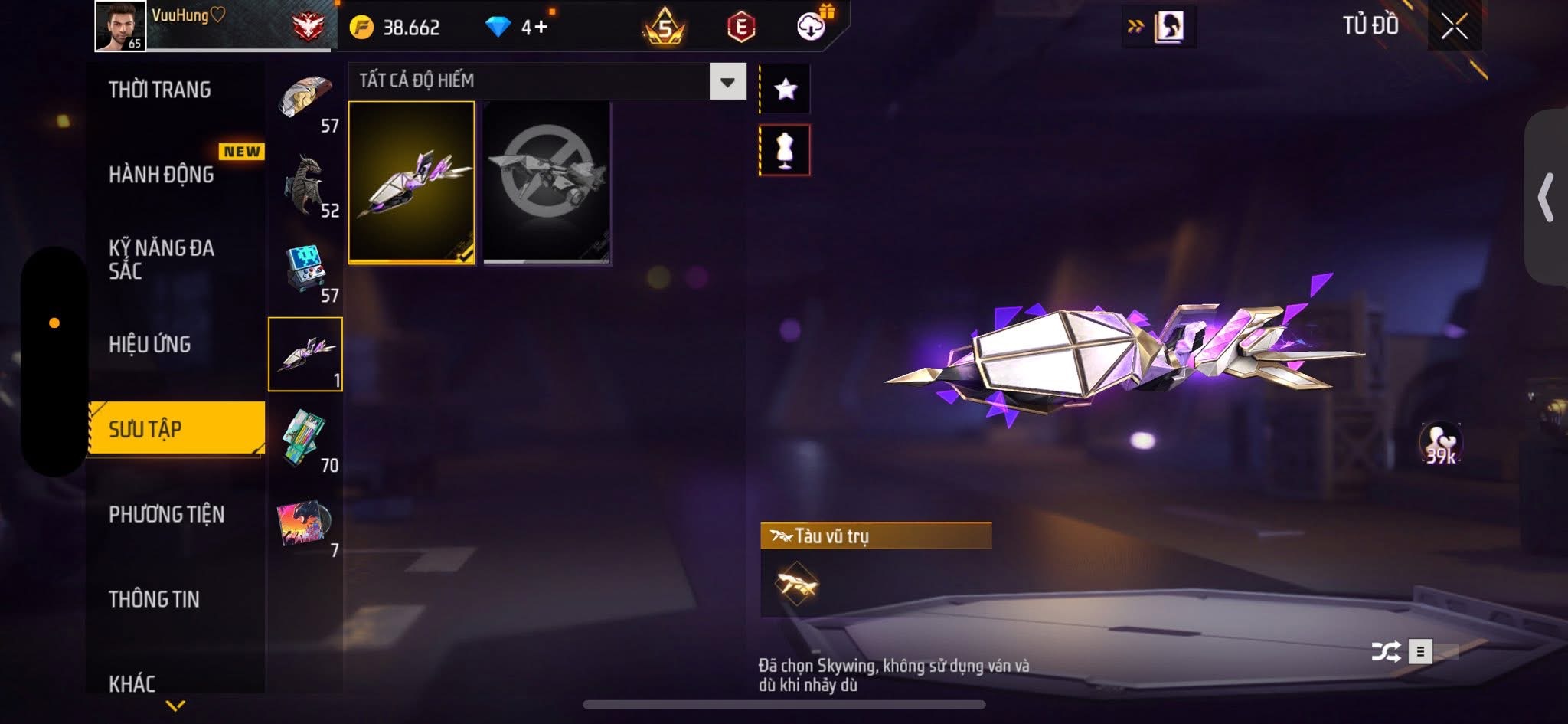The height and width of the screenshot is (724, 1568).
Task: Switch to the THỜI TRANG category
Action: tap(160, 90)
